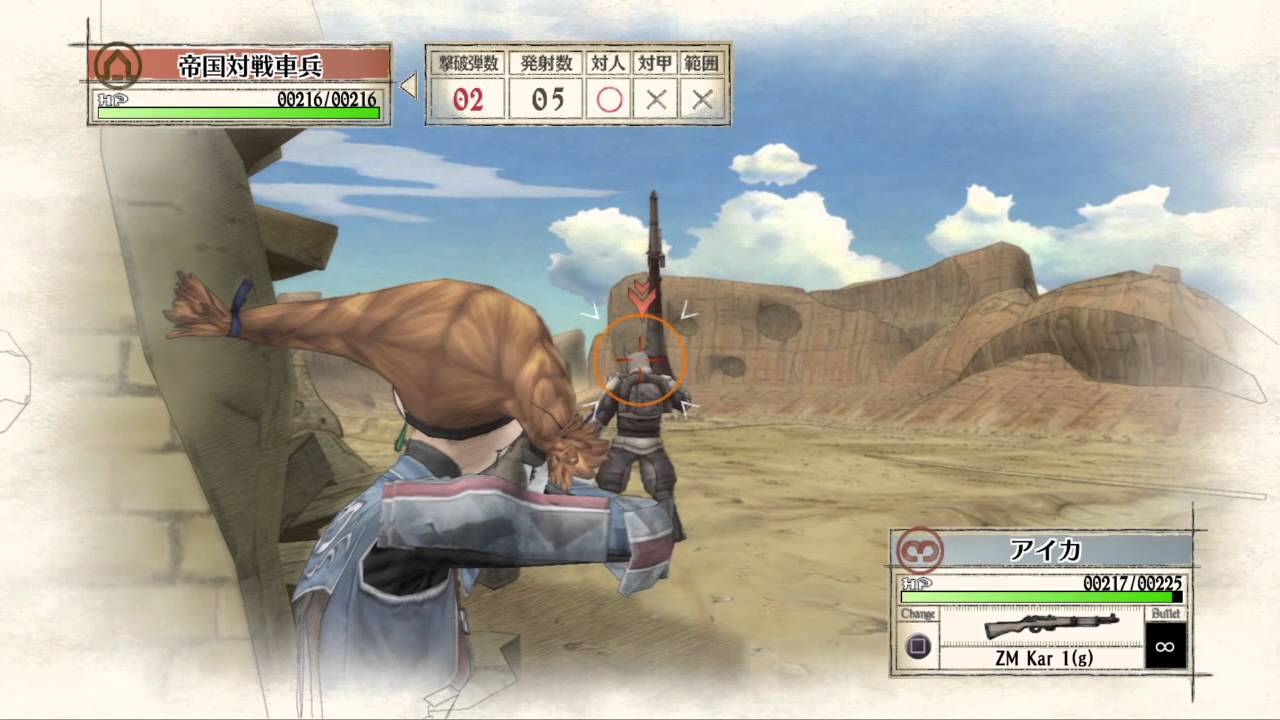The height and width of the screenshot is (720, 1280).
Task: Click the scout class icon beside アイカ
Action: (x=919, y=550)
